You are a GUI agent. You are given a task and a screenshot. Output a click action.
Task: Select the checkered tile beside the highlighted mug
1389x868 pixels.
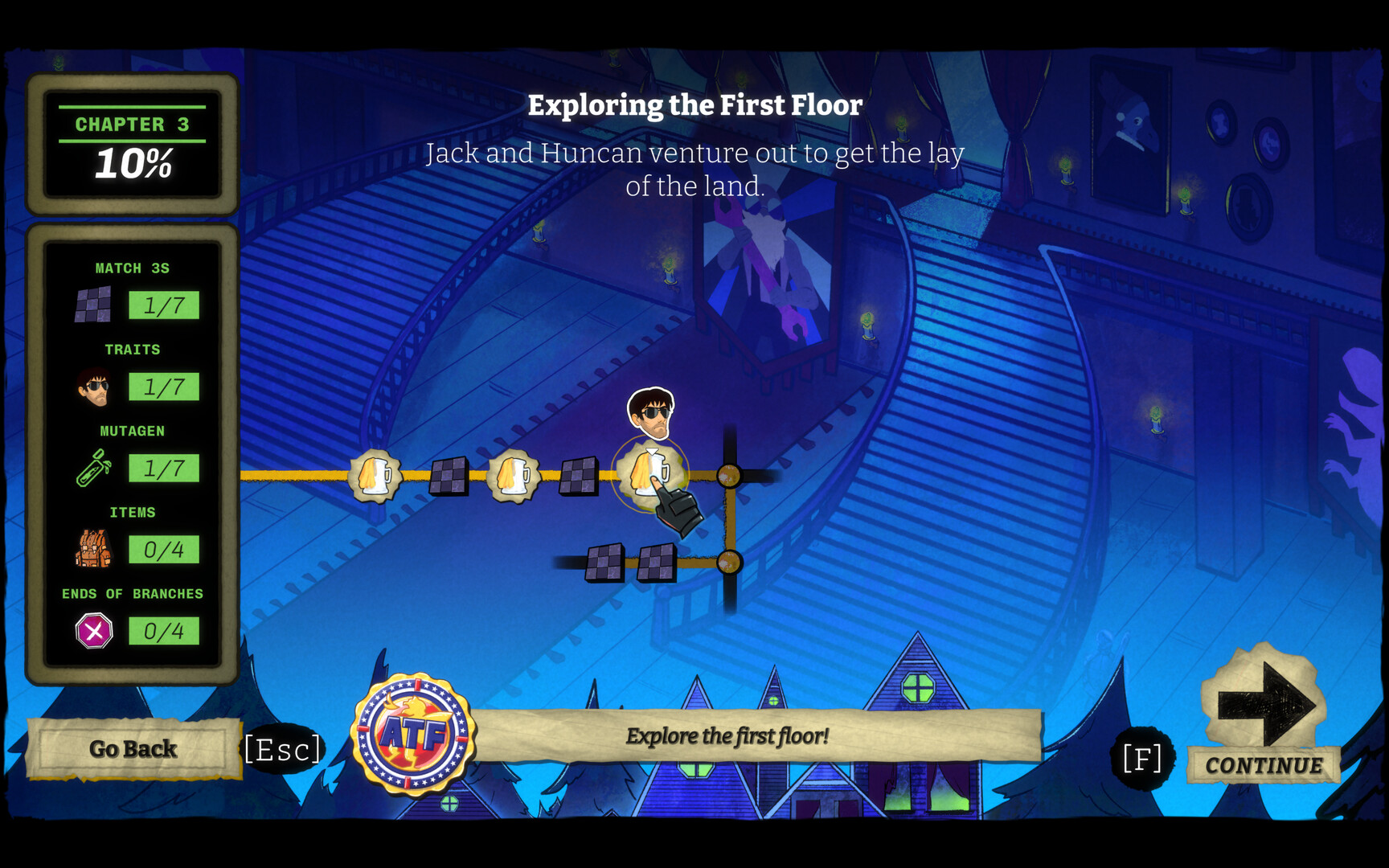point(578,476)
